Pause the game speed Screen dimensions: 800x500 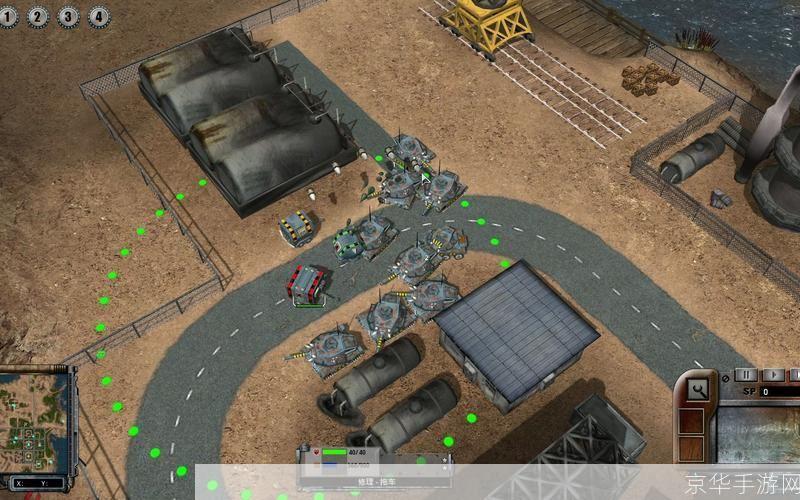point(747,375)
